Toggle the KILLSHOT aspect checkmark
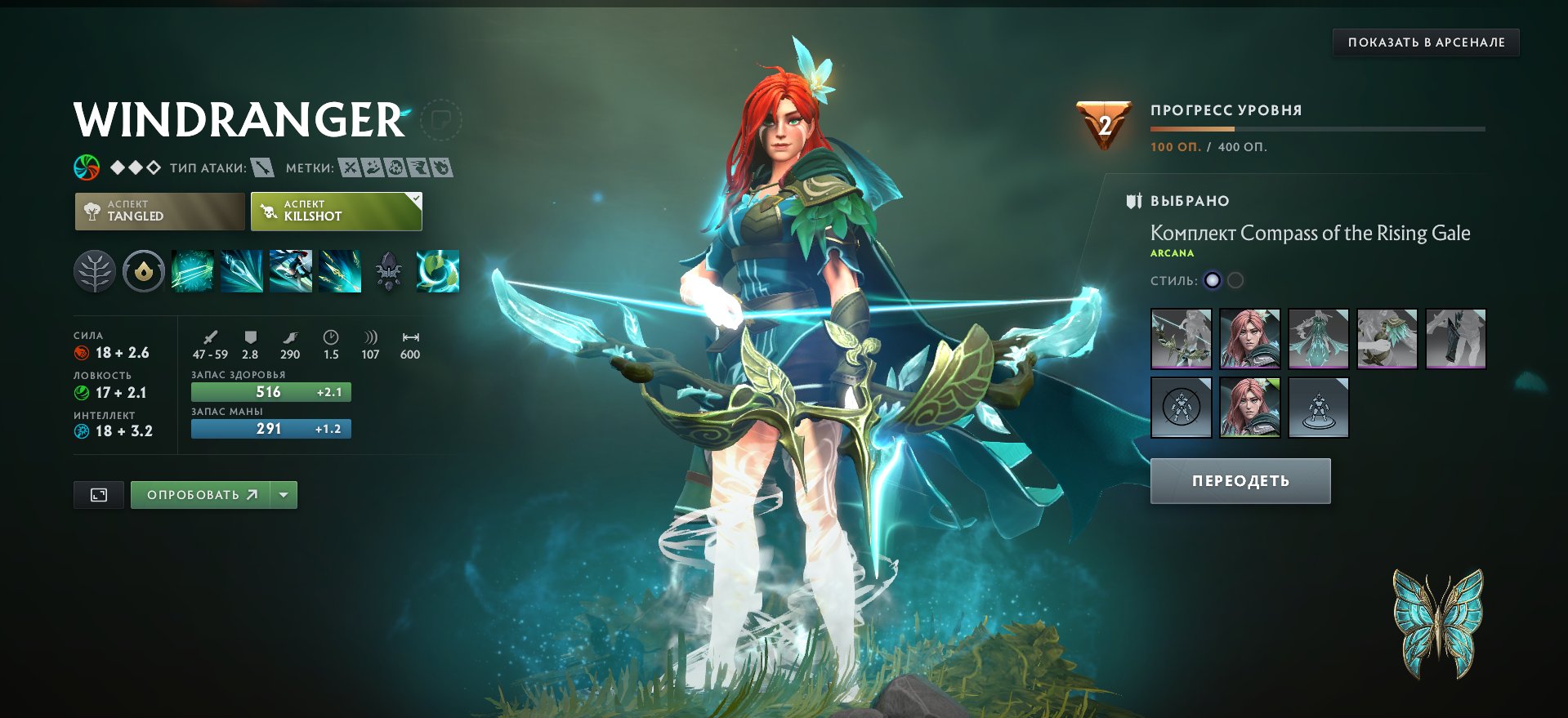The height and width of the screenshot is (718, 1568). [417, 197]
